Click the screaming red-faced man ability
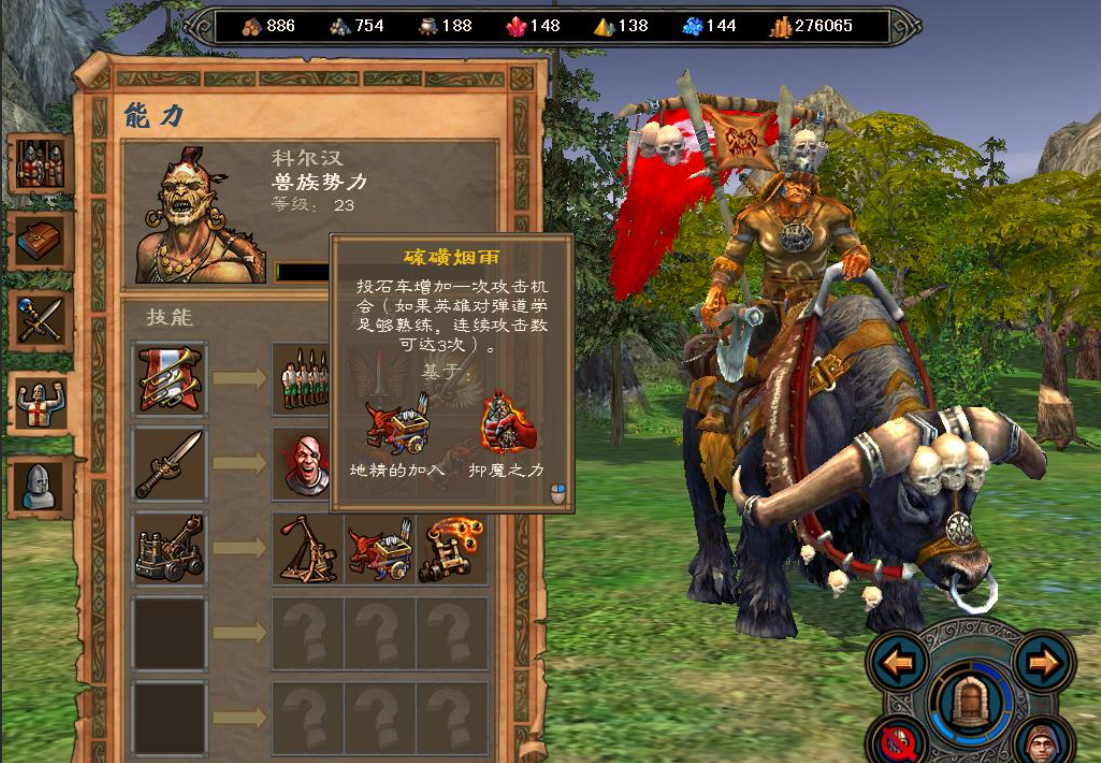 (307, 464)
